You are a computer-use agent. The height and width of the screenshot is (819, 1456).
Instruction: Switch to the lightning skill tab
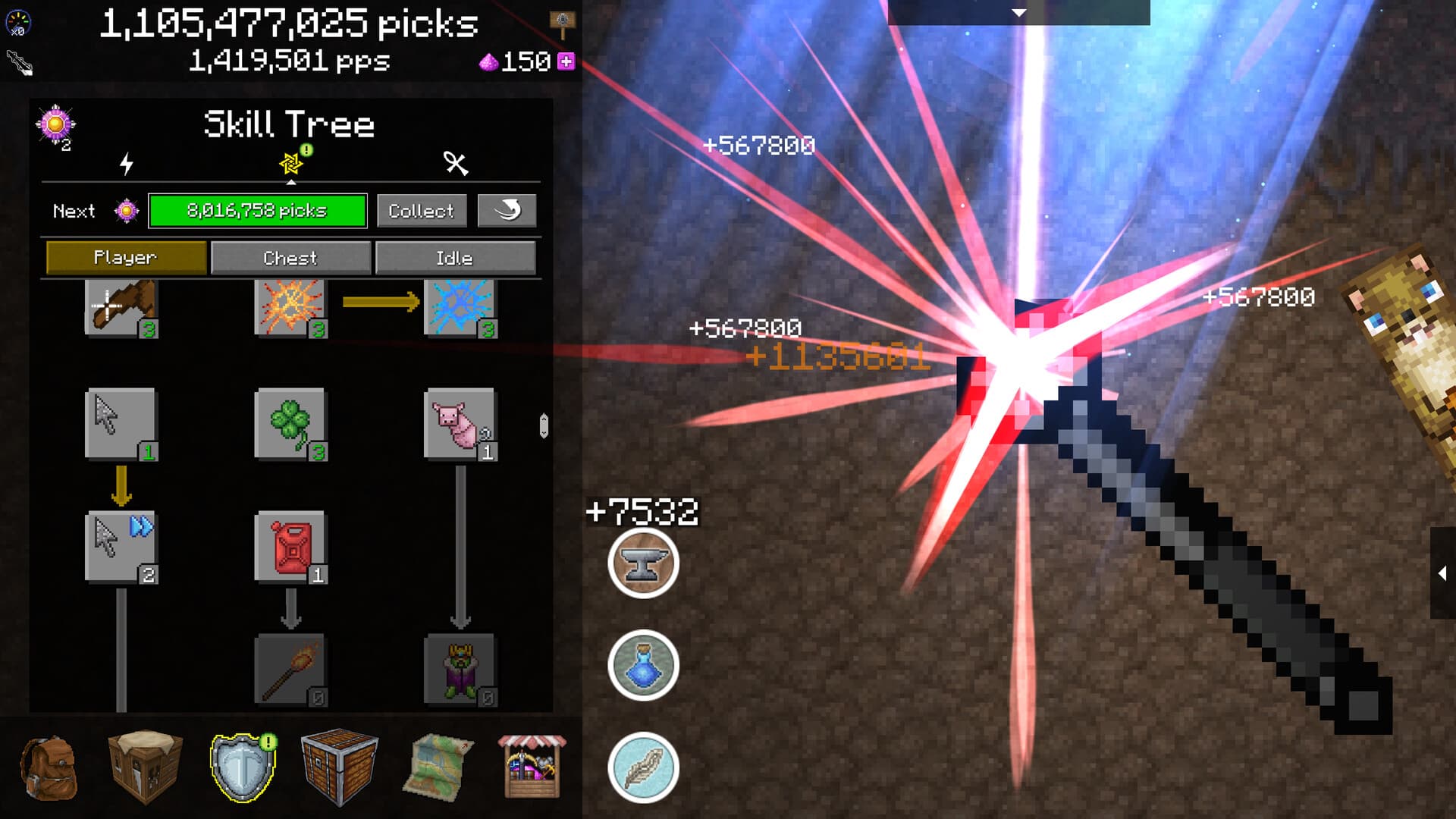point(127,162)
